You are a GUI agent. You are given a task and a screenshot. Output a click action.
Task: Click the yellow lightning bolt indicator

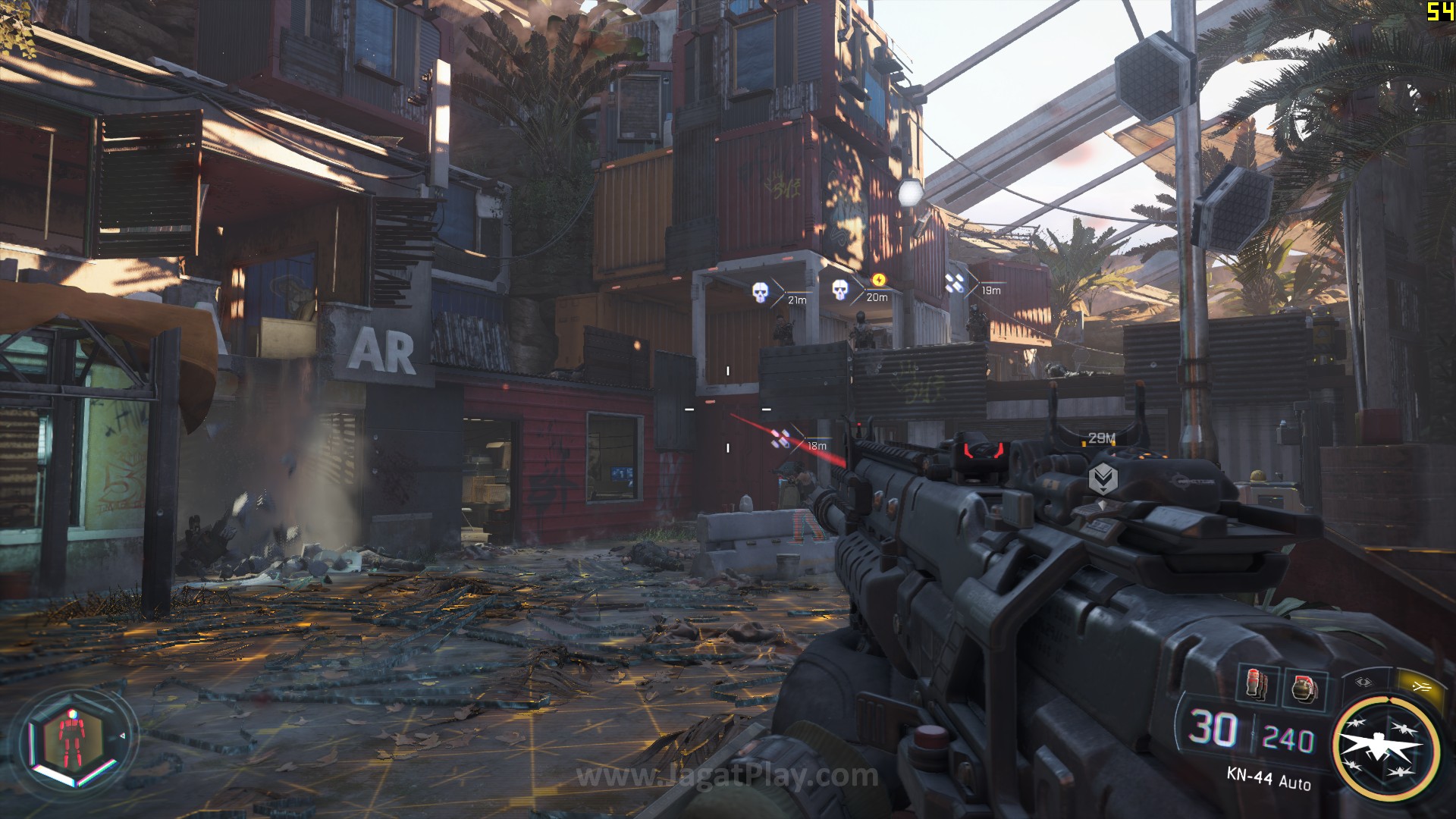879,280
